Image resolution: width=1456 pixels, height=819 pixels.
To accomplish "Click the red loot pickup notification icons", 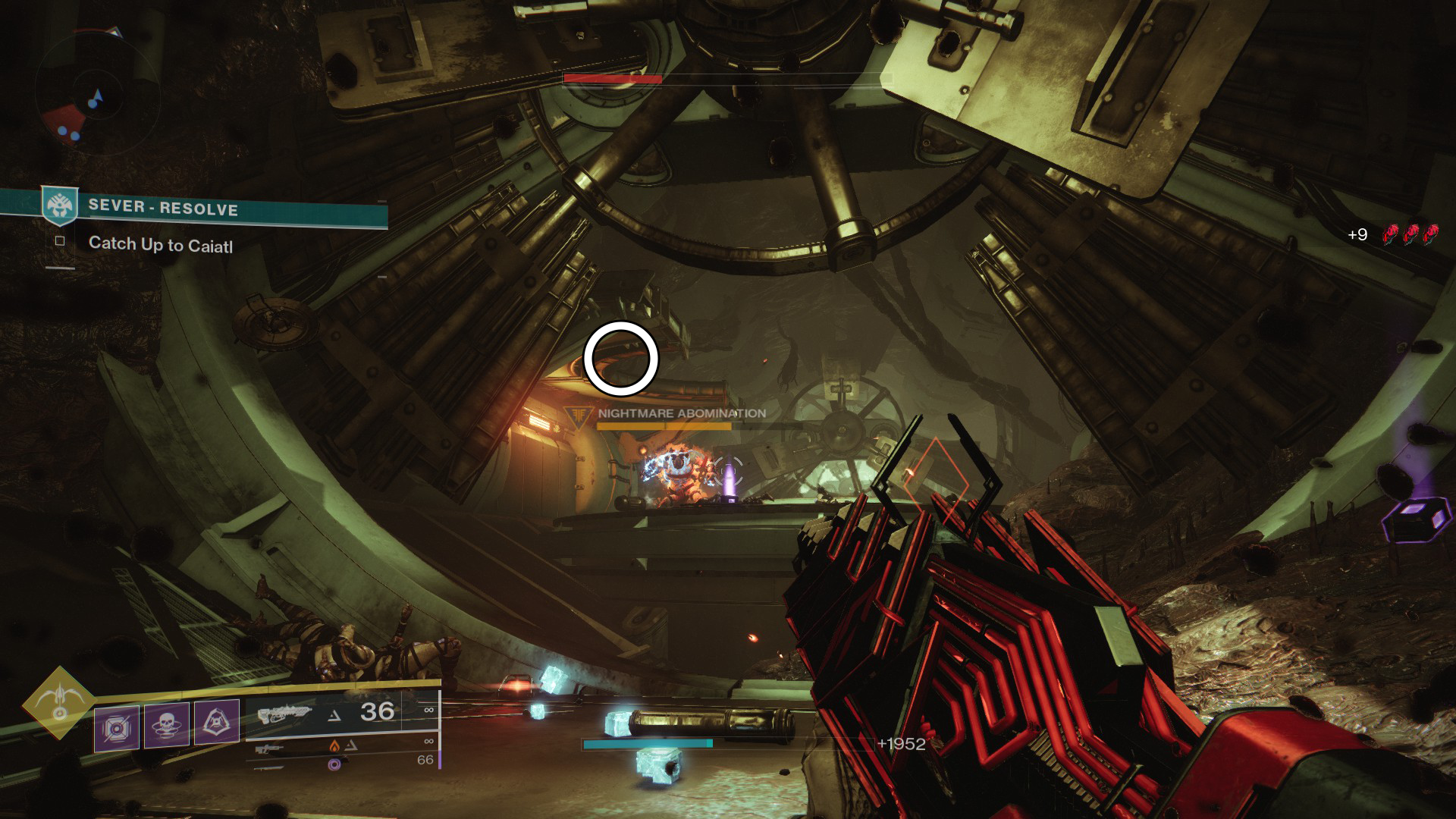I will click(x=1410, y=234).
